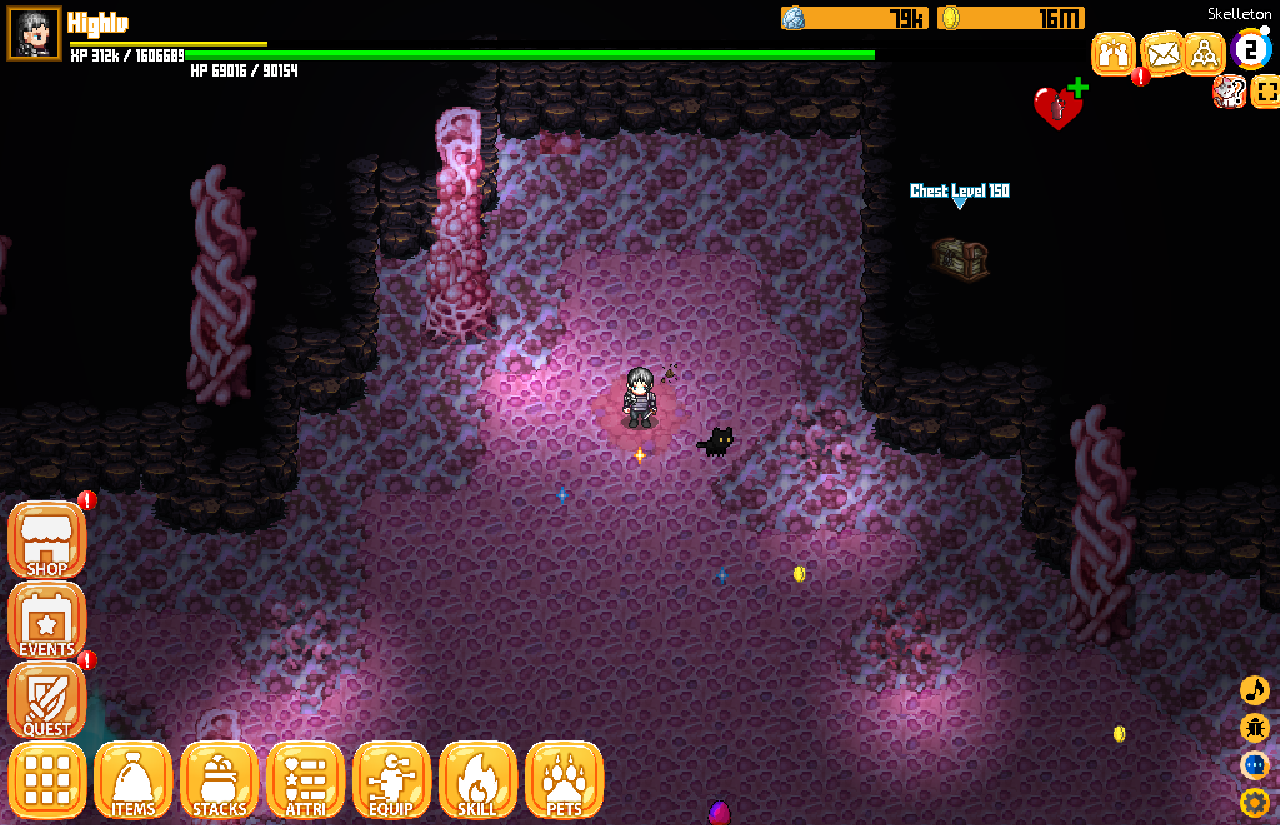1280x825 pixels.
Task: Open the Items bag
Action: (133, 780)
